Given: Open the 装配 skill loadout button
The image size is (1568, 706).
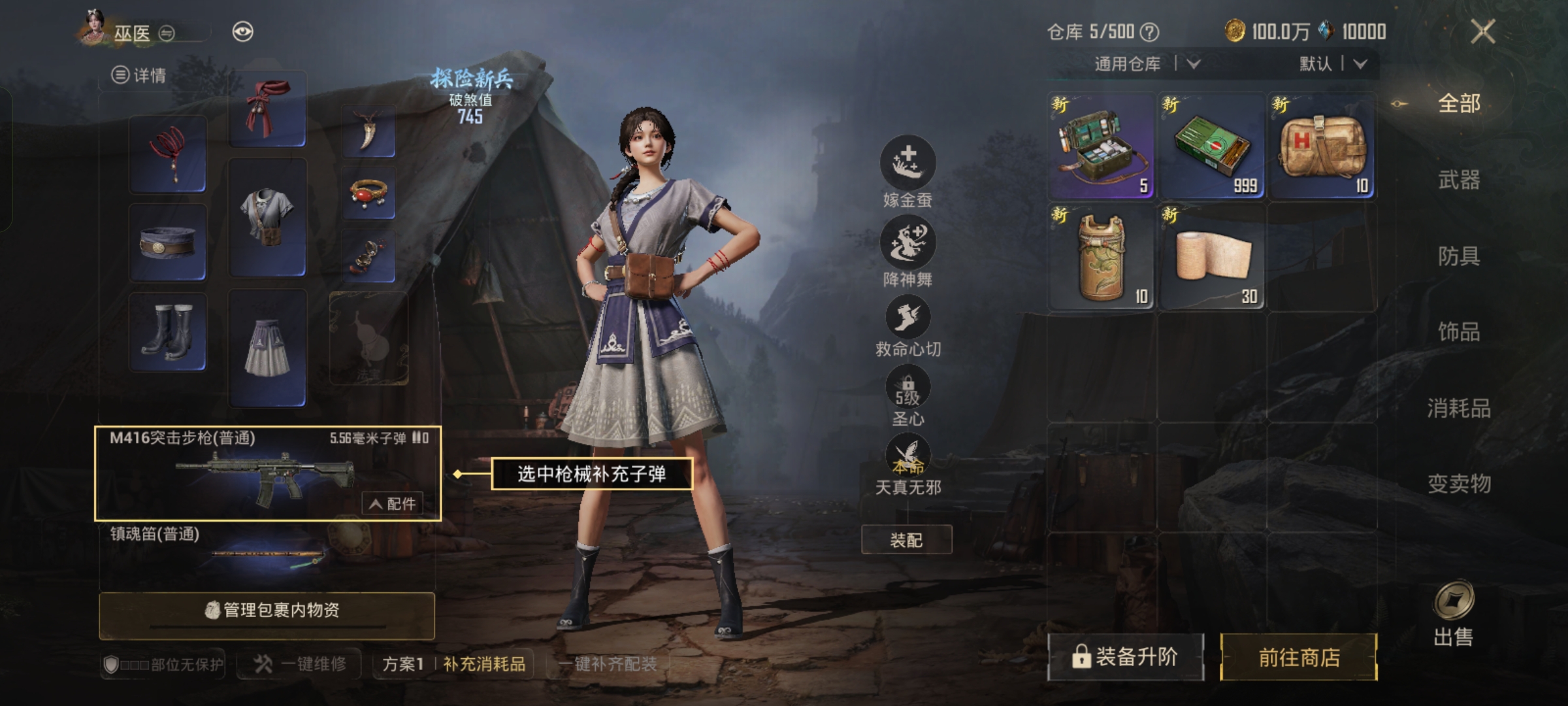Looking at the screenshot, I should pos(906,540).
